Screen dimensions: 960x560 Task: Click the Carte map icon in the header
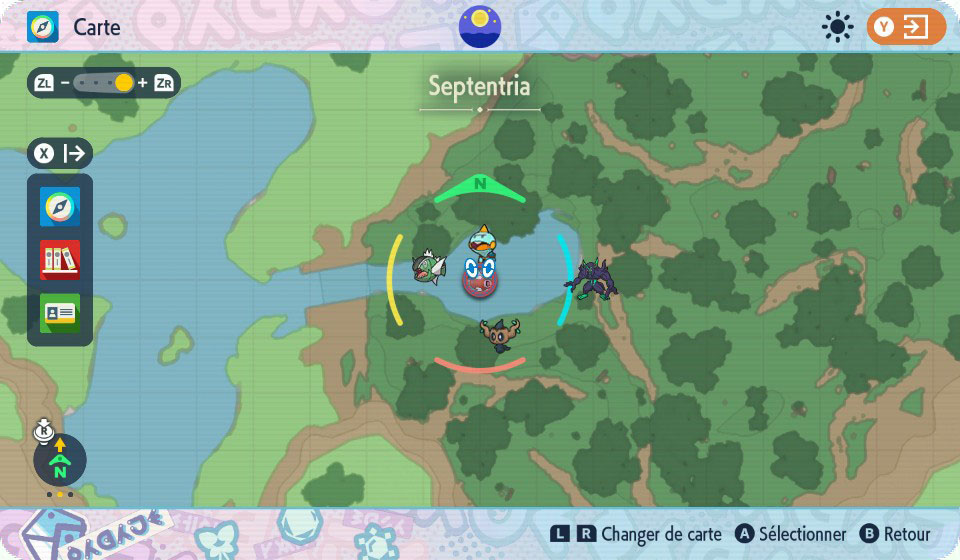tap(43, 27)
